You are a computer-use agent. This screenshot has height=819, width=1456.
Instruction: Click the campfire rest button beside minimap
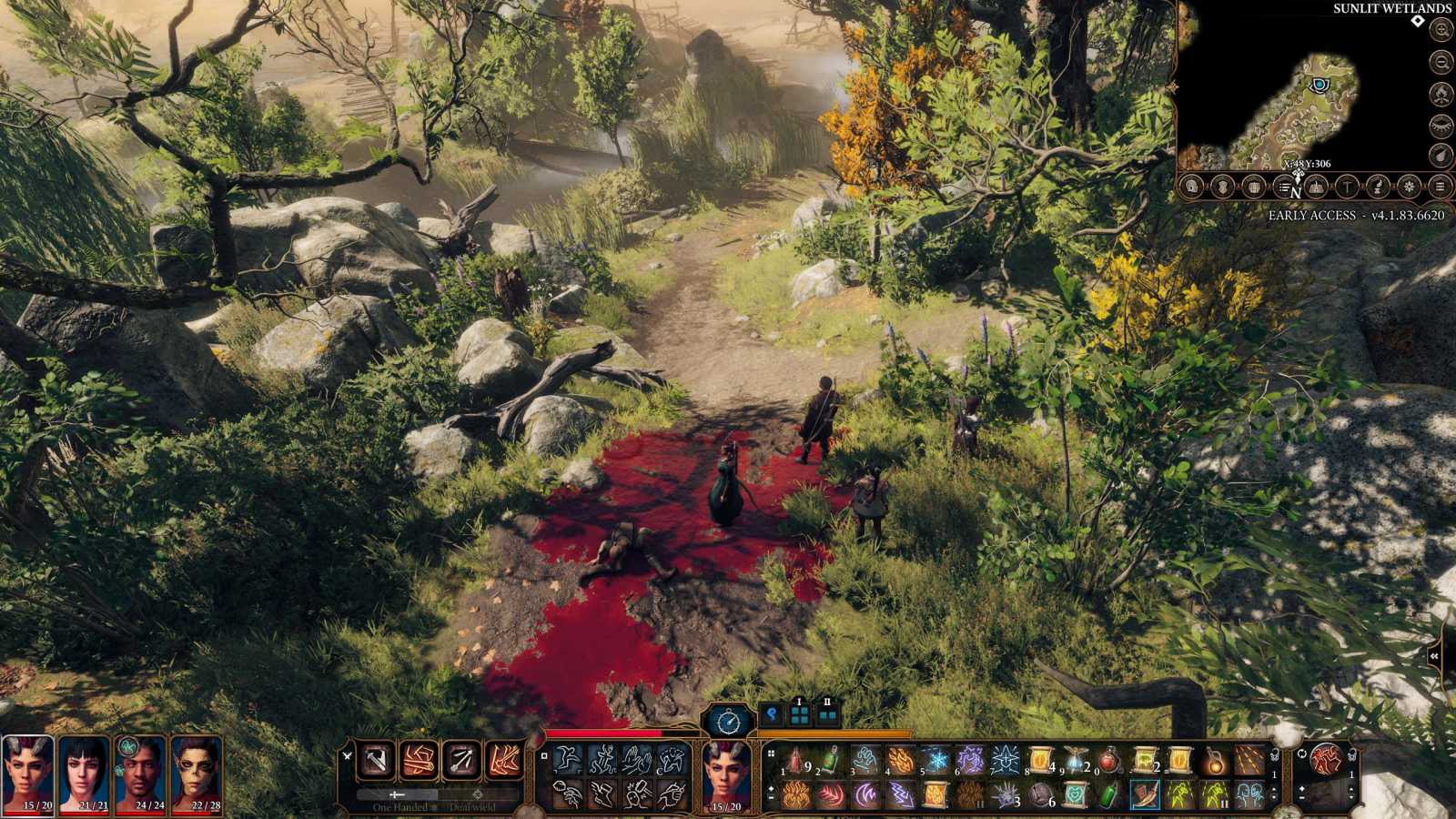(1441, 93)
